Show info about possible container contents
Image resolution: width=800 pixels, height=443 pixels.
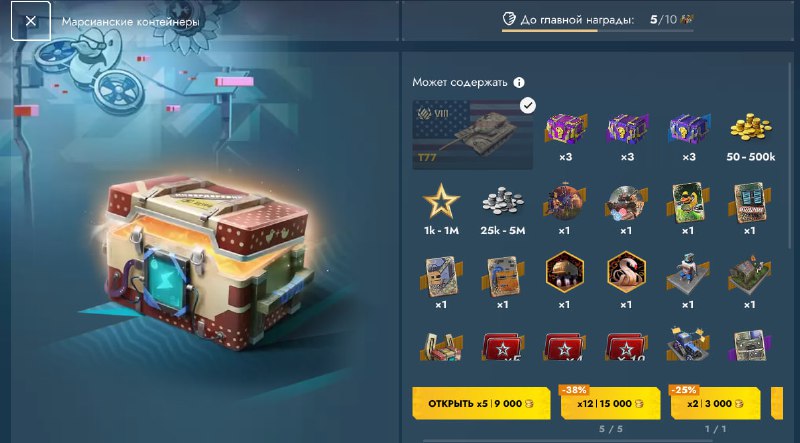pos(519,83)
